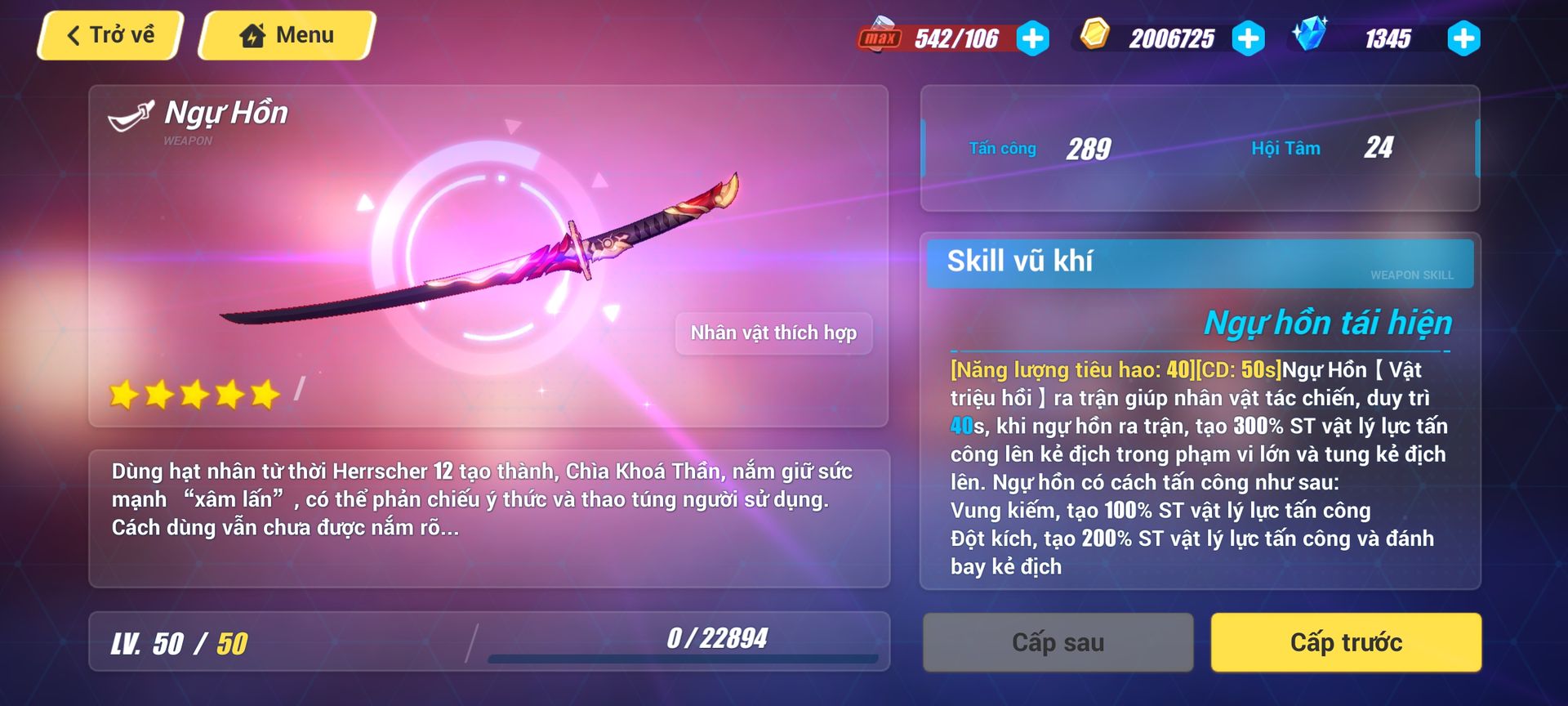1568x706 pixels.
Task: Show Nhân vật thích hợp characters
Action: click(773, 333)
